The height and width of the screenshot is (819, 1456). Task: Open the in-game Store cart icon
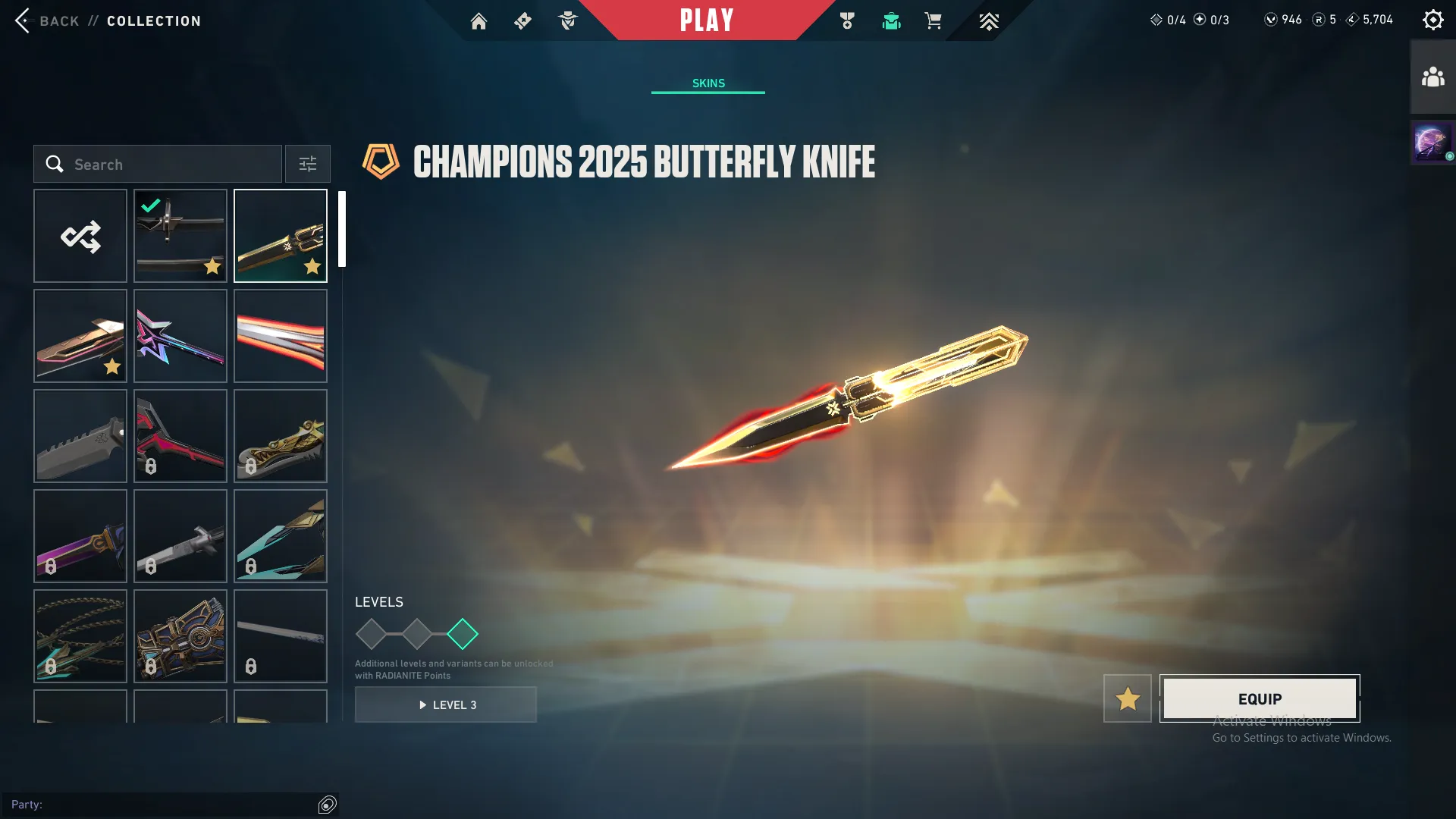point(934,20)
